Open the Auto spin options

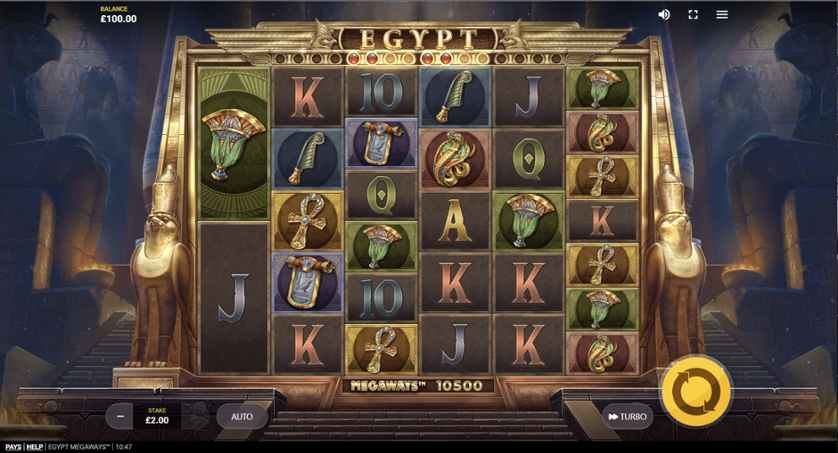pyautogui.click(x=242, y=416)
